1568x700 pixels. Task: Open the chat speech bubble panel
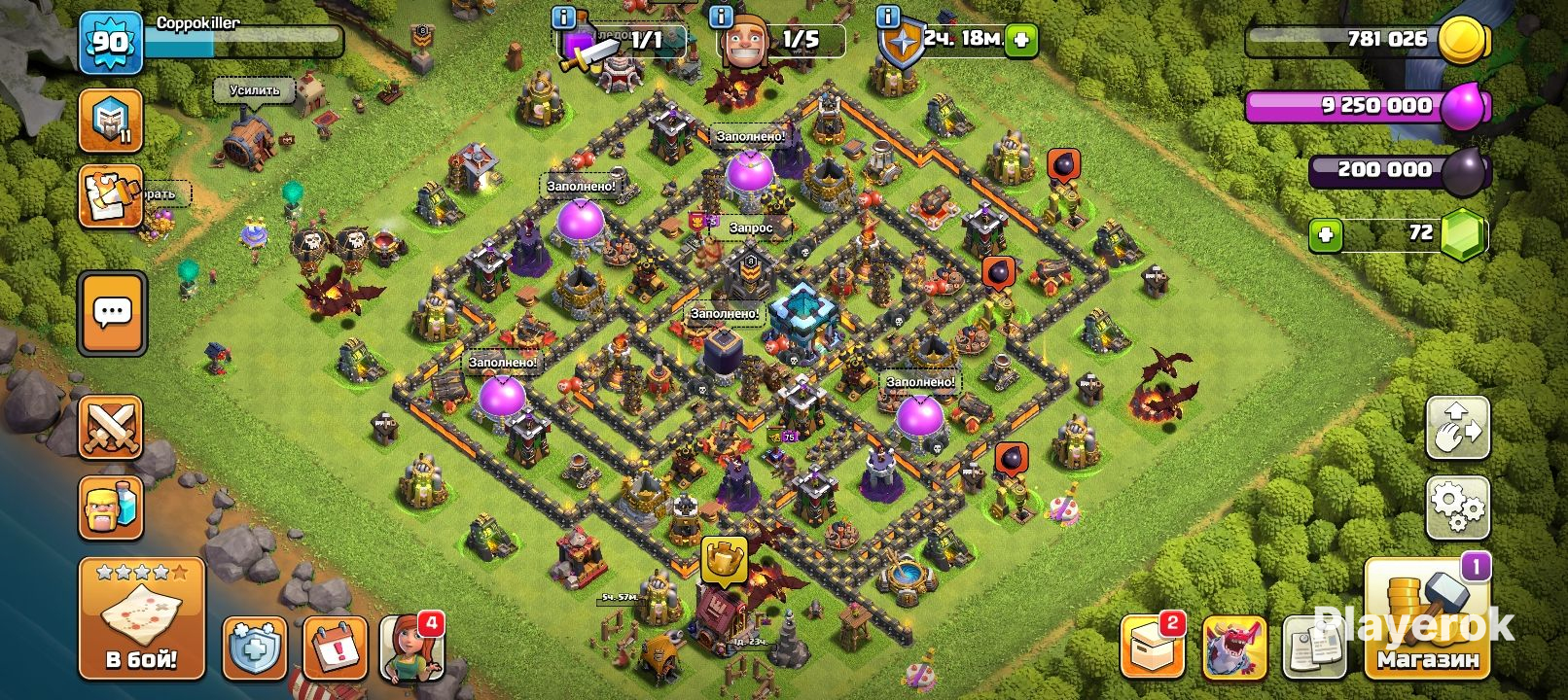coord(112,313)
